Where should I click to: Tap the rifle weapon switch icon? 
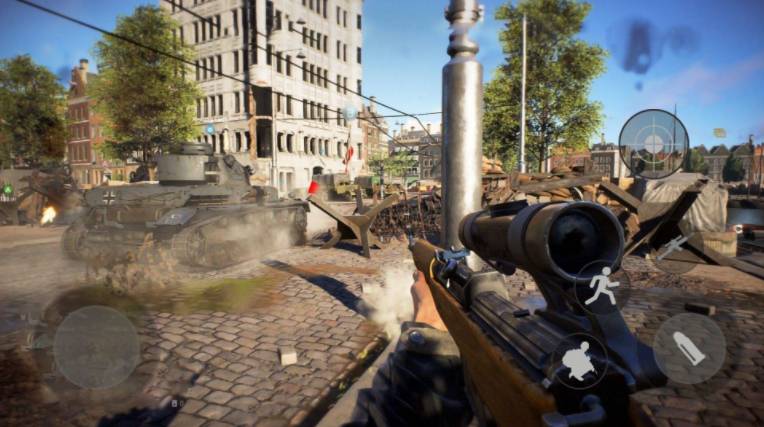pos(673,247)
